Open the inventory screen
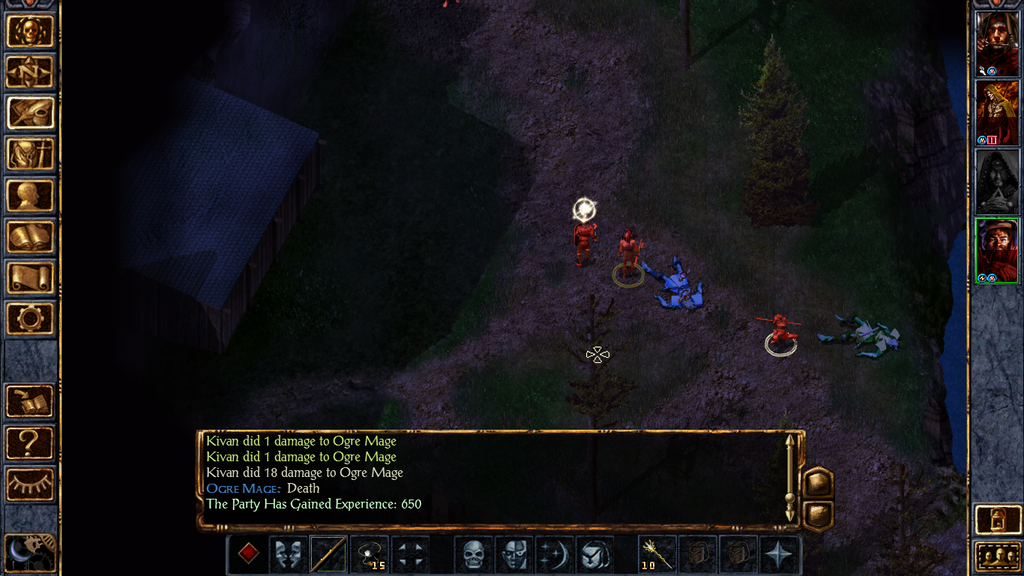Screen dimensions: 1024x576 point(30,154)
